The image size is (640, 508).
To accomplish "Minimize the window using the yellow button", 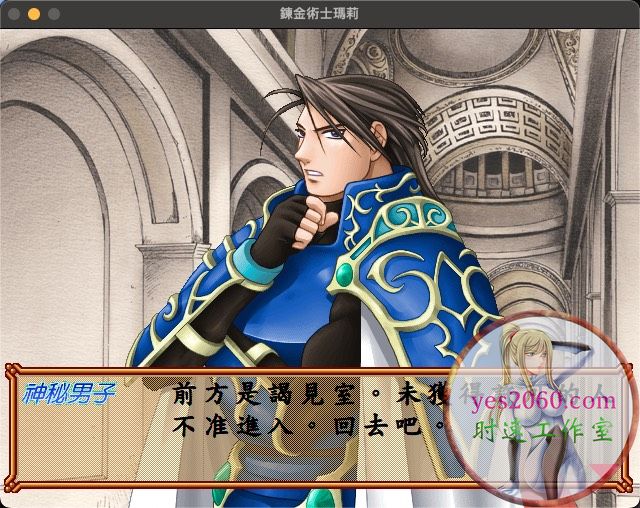I will point(33,14).
